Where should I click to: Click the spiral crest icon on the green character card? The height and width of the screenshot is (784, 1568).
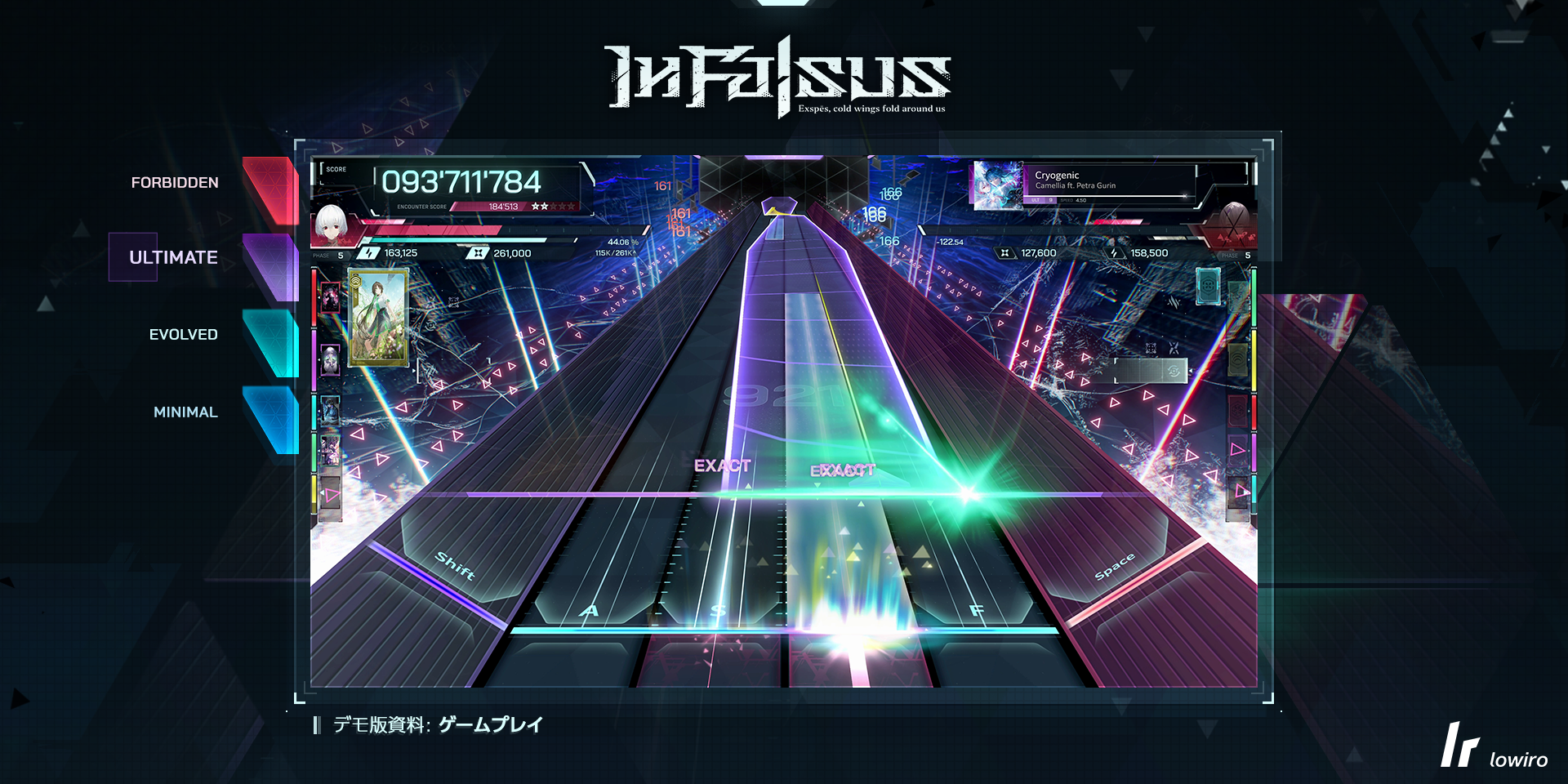[355, 283]
